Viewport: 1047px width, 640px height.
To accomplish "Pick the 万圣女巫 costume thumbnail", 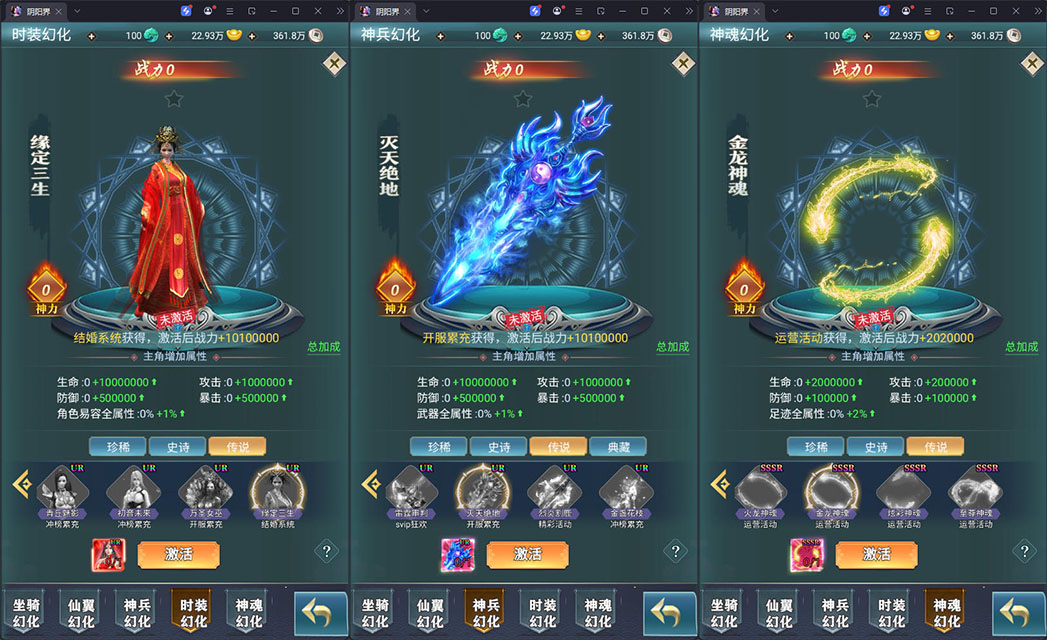I will (204, 492).
